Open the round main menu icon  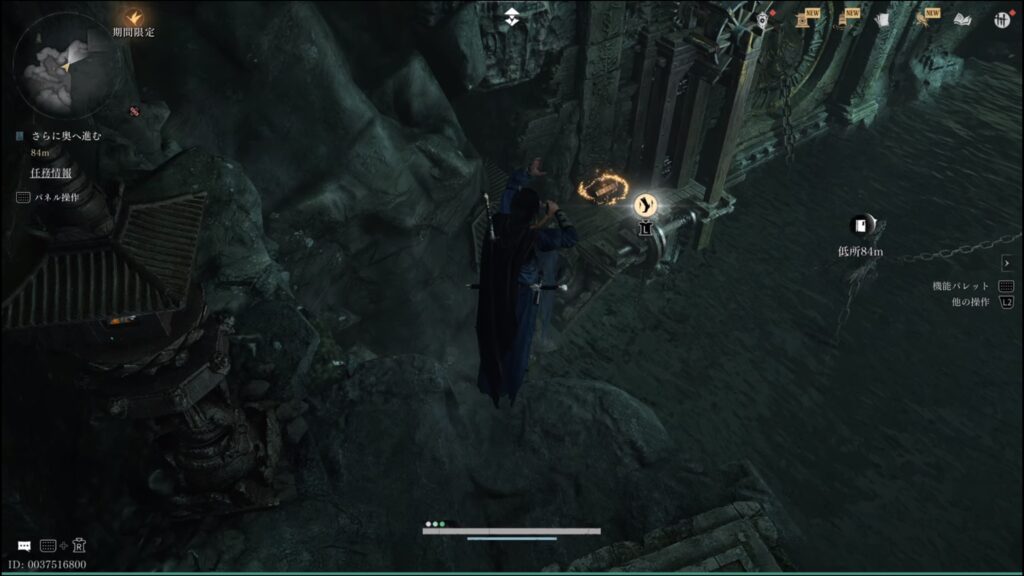tap(1001, 19)
